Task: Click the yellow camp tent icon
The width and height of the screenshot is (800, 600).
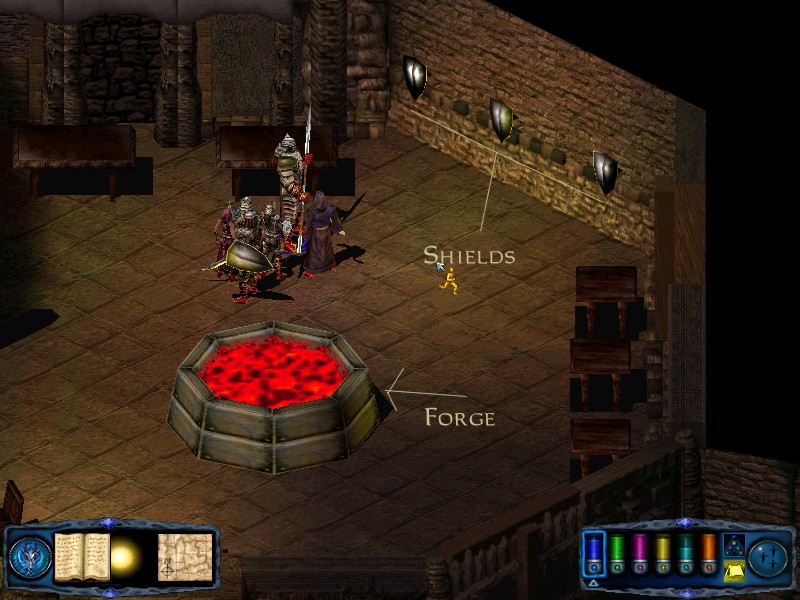Action: pyautogui.click(x=733, y=569)
